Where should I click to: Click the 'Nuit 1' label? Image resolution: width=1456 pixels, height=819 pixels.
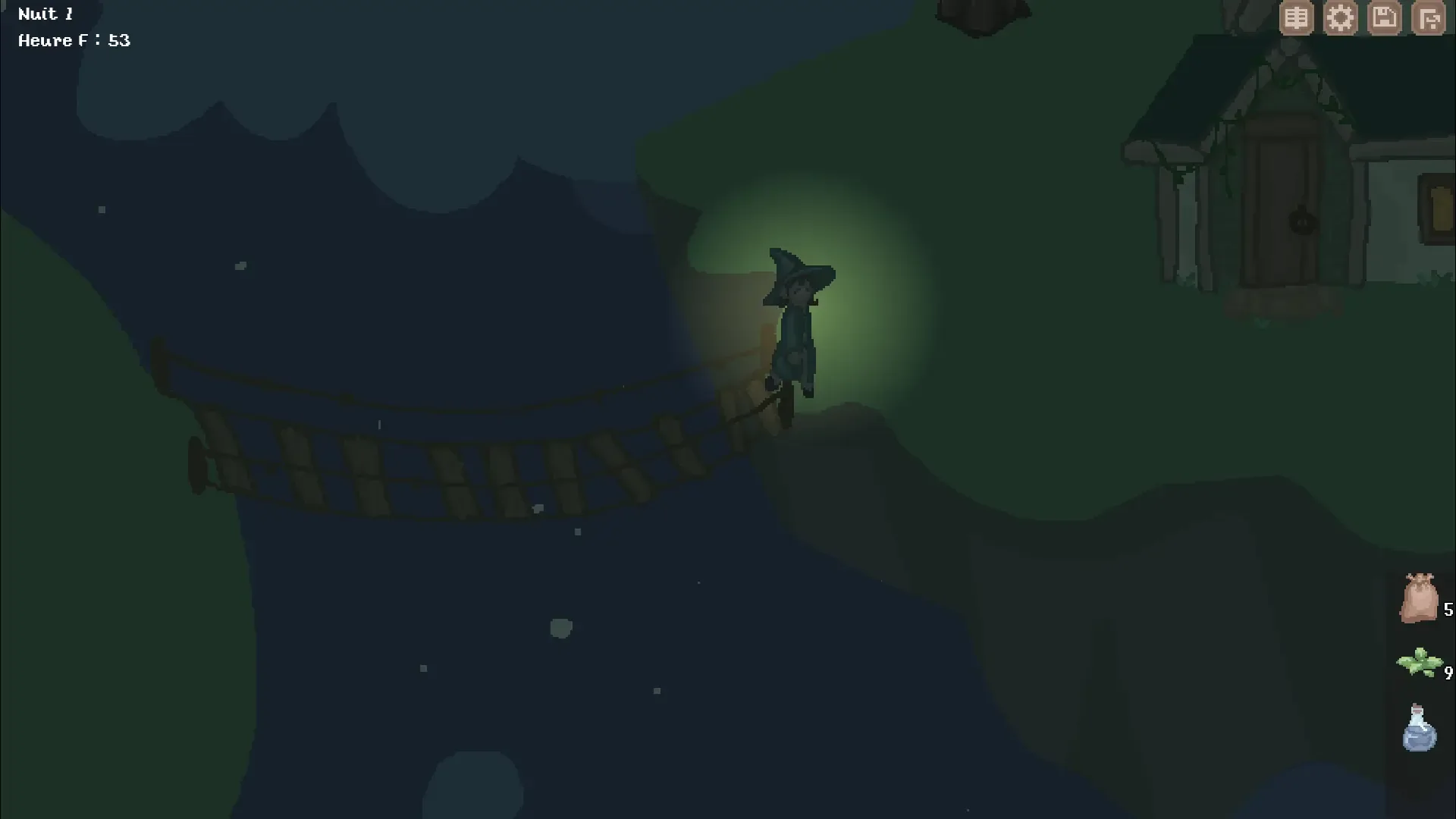click(45, 13)
